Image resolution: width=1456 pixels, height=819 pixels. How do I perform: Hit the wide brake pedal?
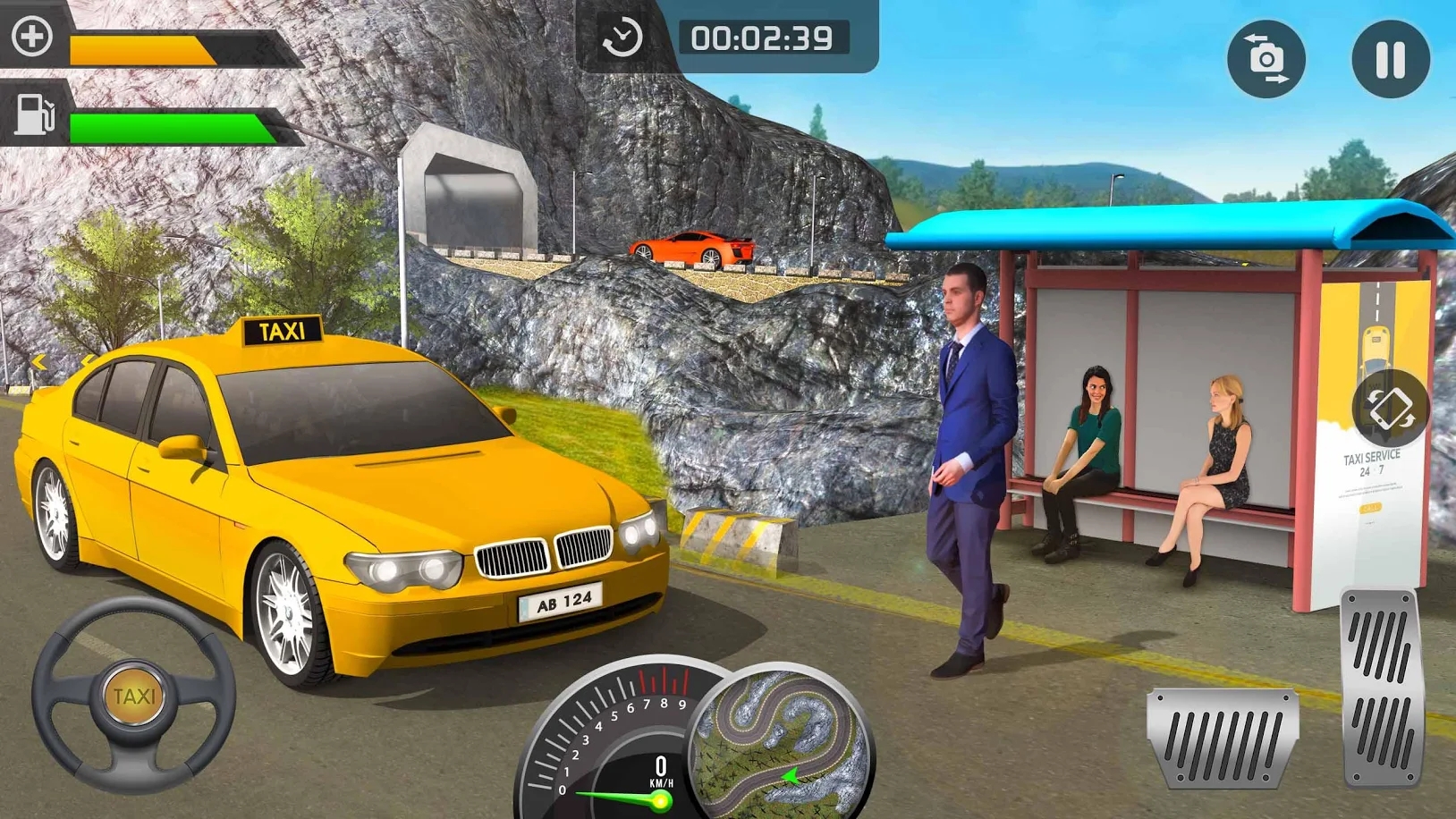coord(1222,739)
